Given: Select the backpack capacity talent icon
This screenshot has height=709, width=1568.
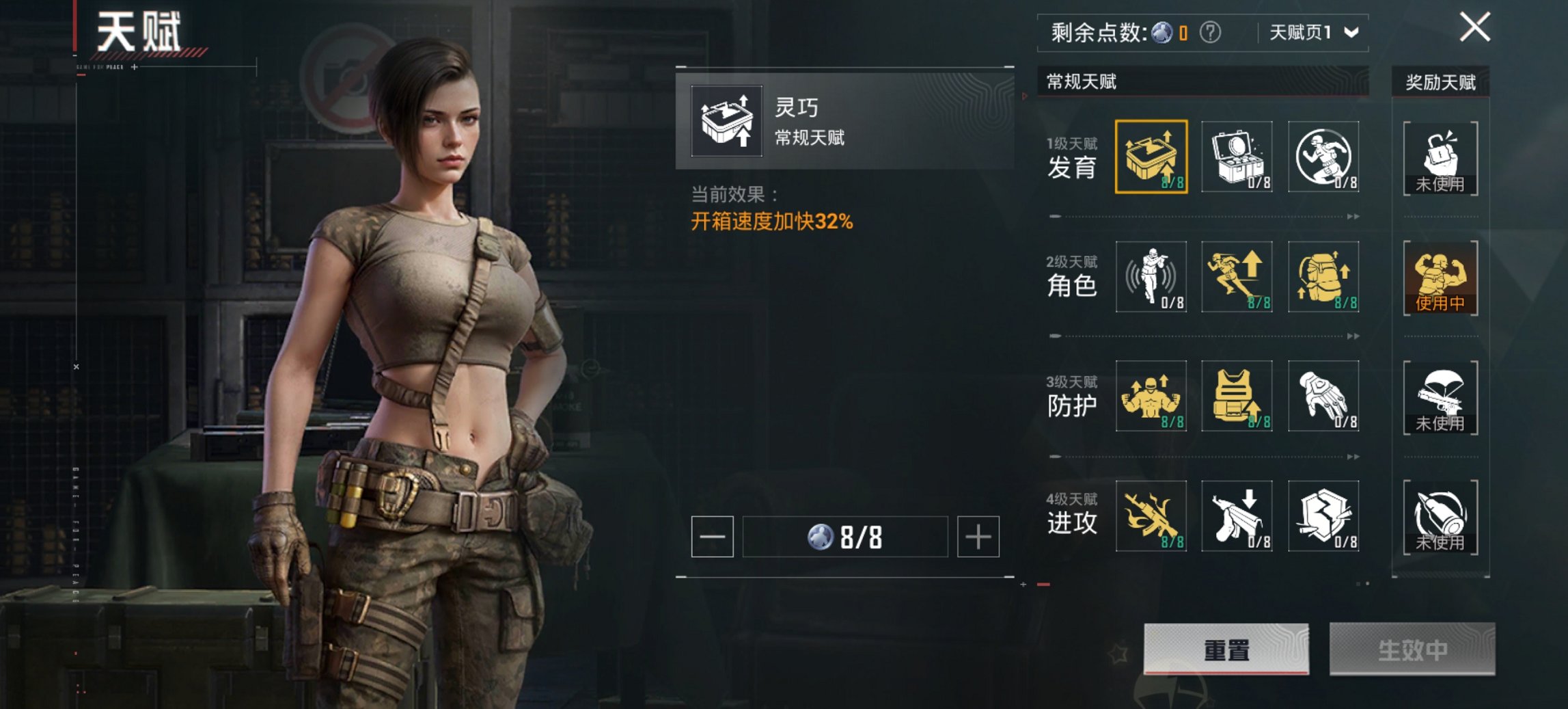Looking at the screenshot, I should (1323, 276).
